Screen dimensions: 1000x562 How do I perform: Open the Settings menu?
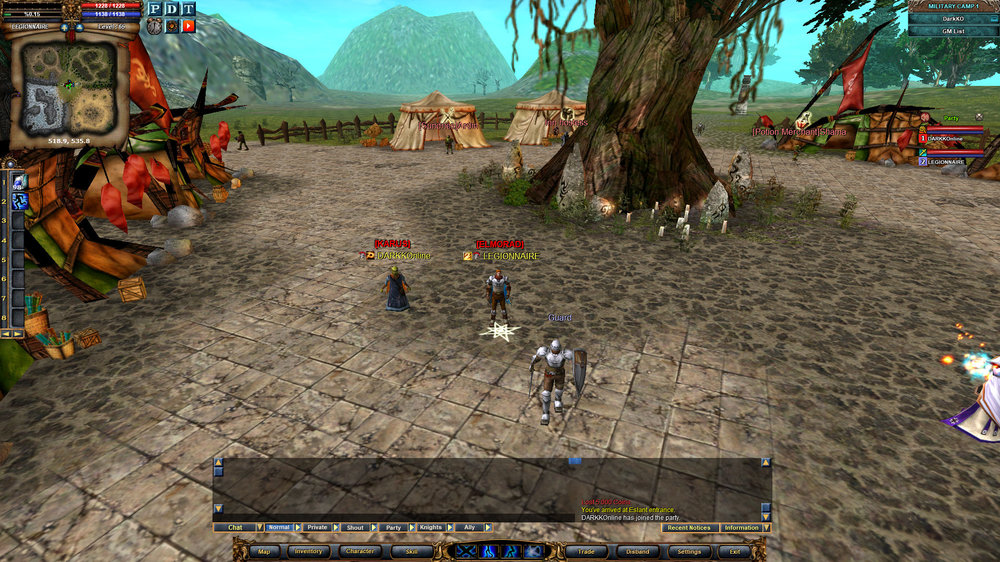point(688,551)
